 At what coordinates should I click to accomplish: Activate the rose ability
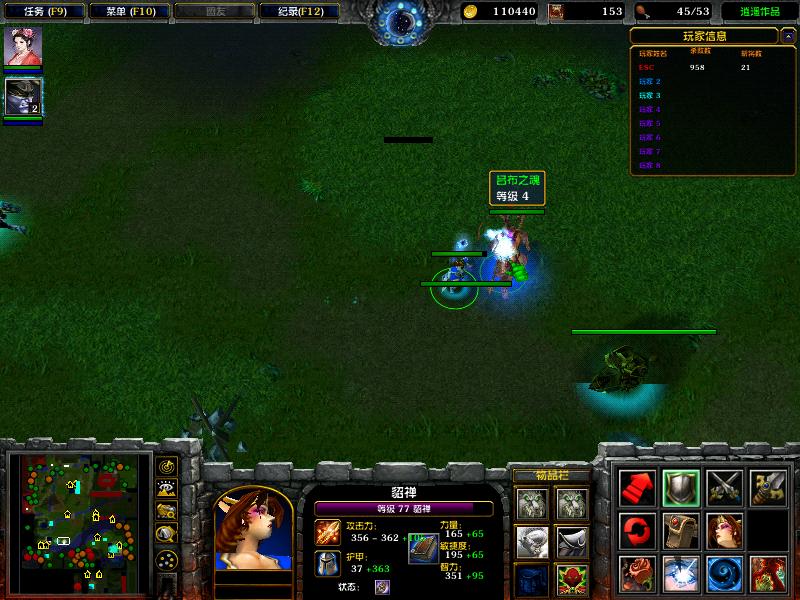tap(638, 574)
